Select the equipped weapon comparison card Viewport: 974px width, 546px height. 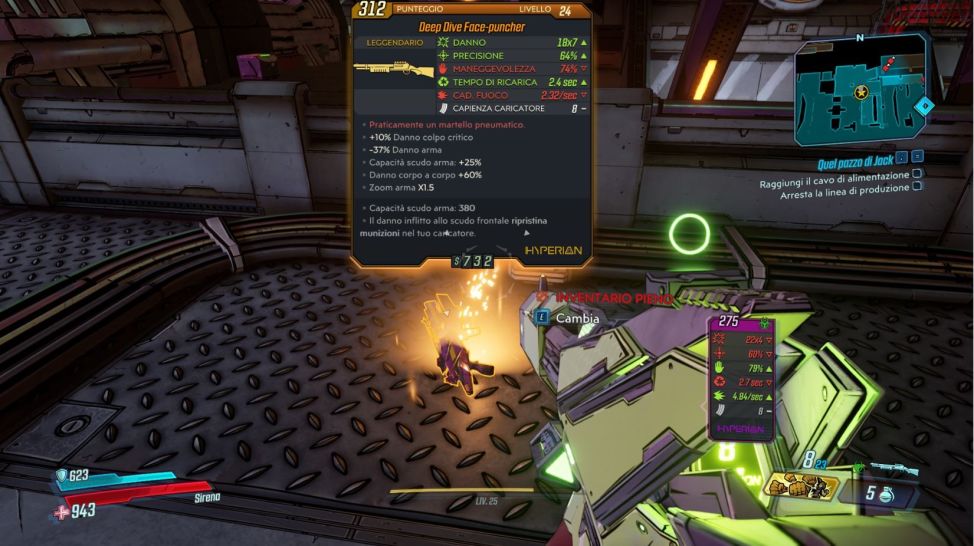click(741, 377)
